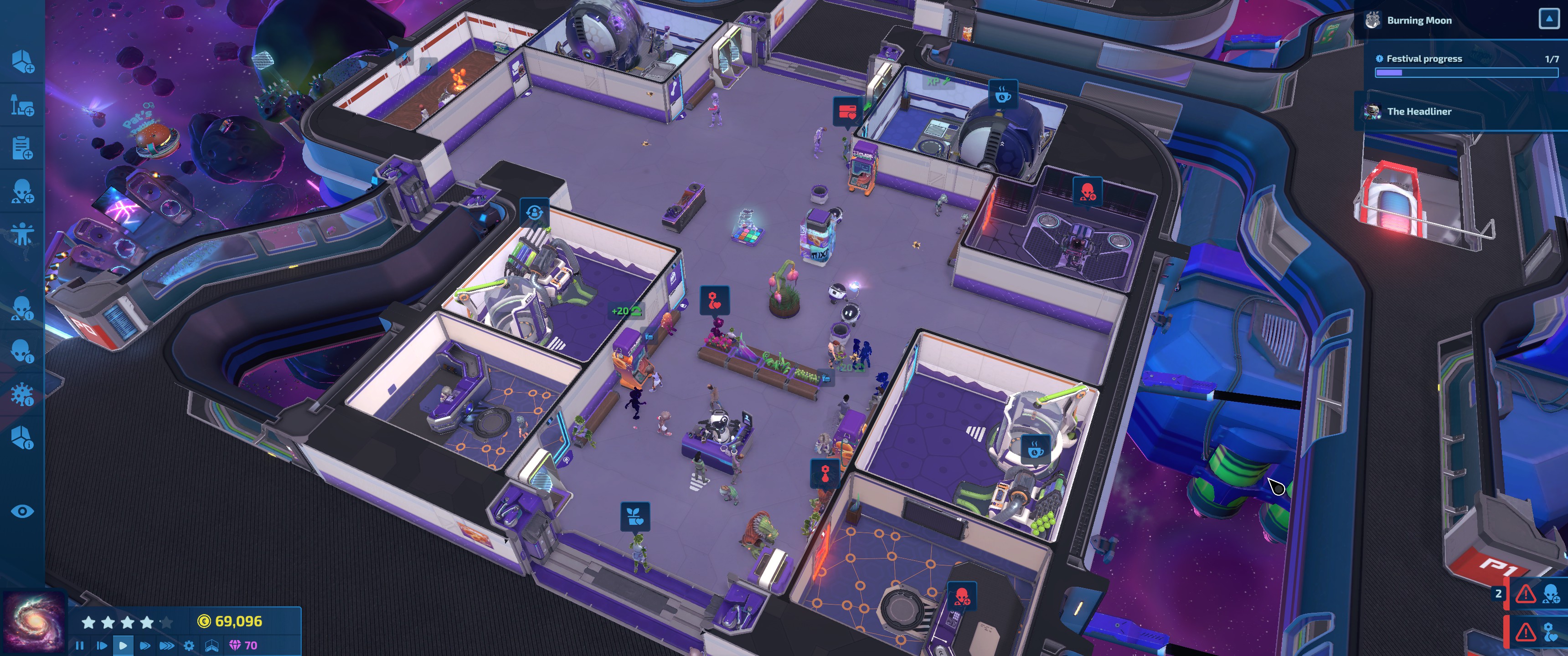Open the furniture and items menu
This screenshot has width=1568, height=656.
[22, 105]
